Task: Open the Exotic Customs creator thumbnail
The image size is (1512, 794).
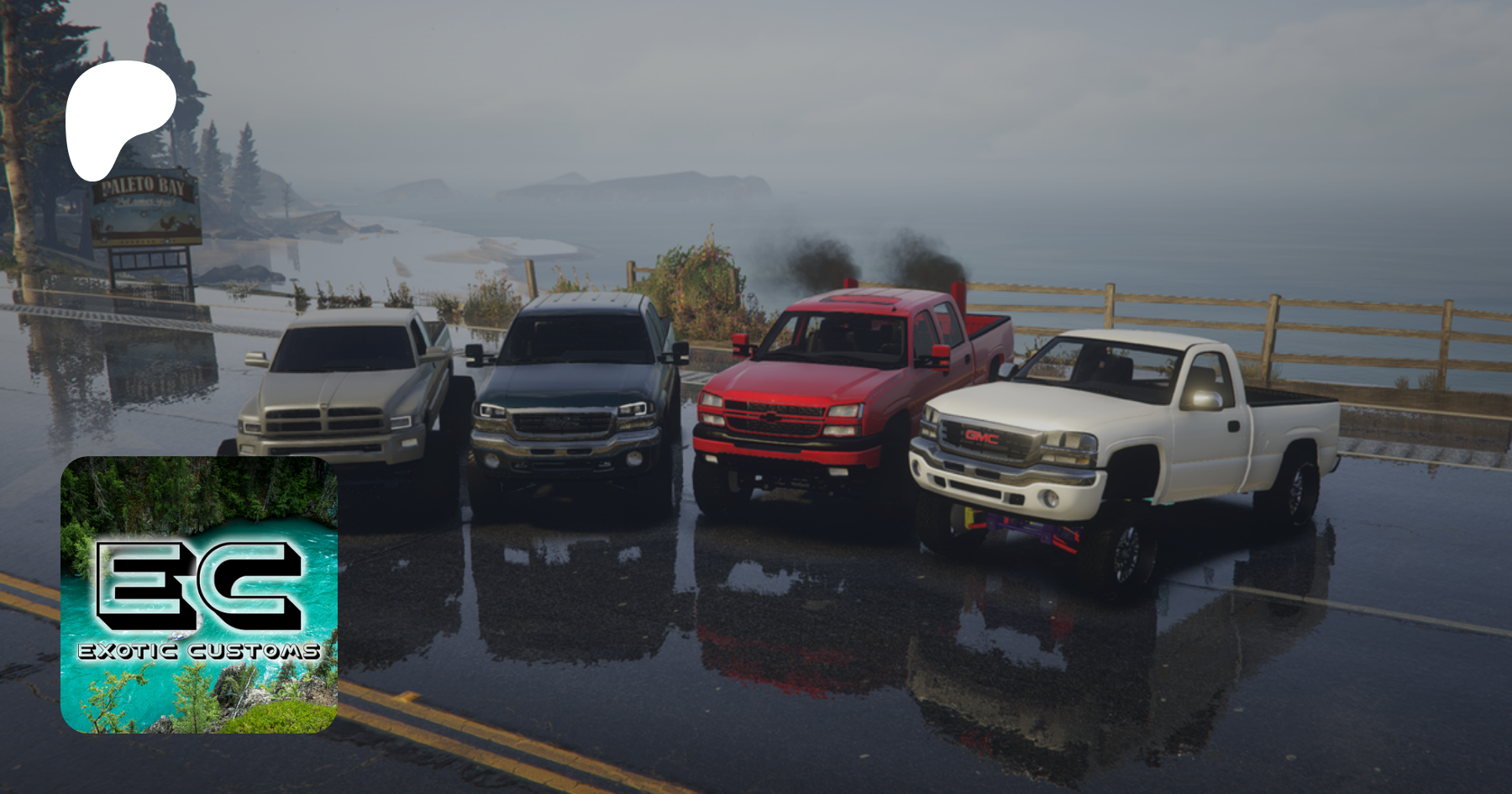Action: point(199,595)
